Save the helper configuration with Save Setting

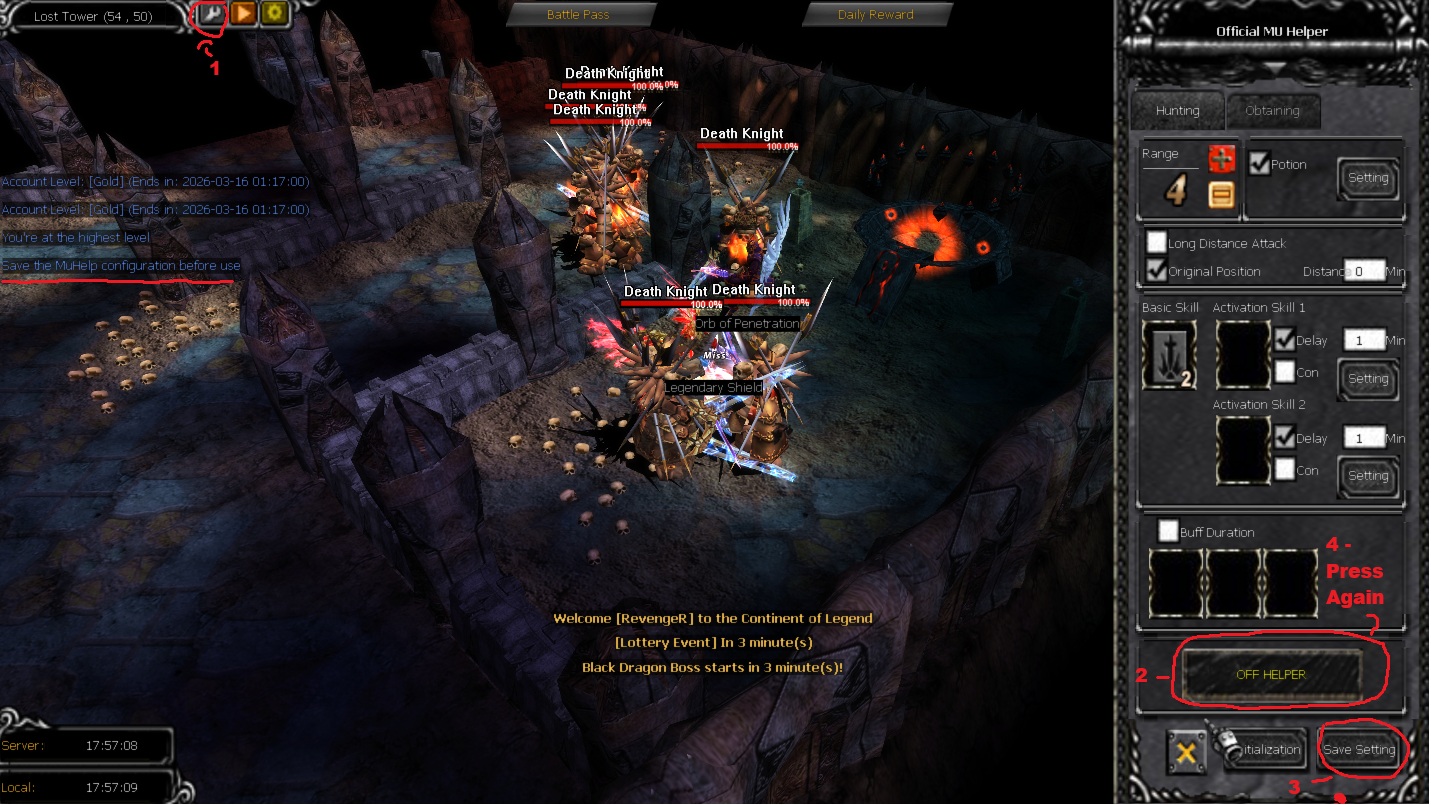1359,750
